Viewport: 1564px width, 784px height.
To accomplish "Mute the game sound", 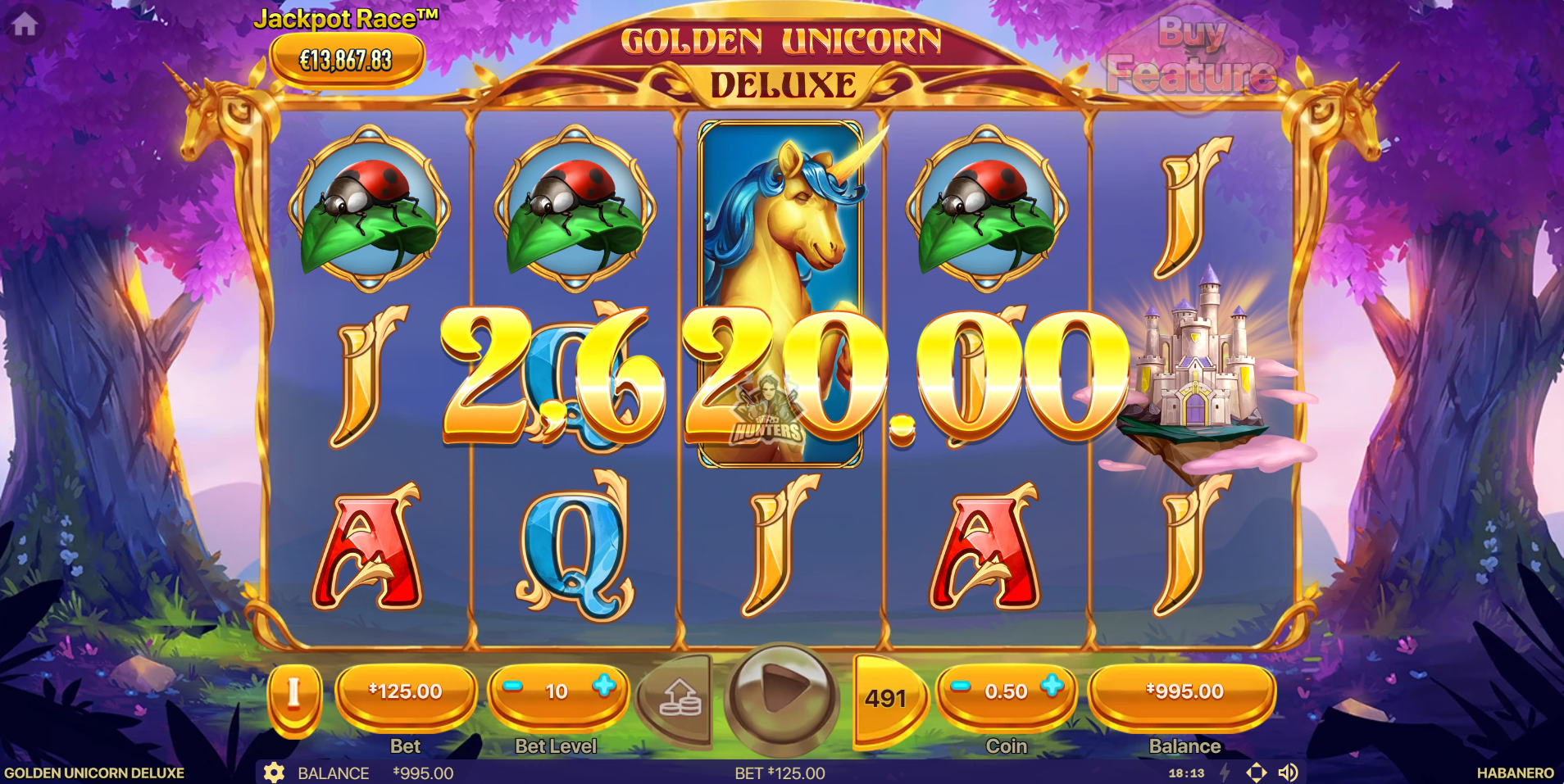I will tap(1288, 773).
